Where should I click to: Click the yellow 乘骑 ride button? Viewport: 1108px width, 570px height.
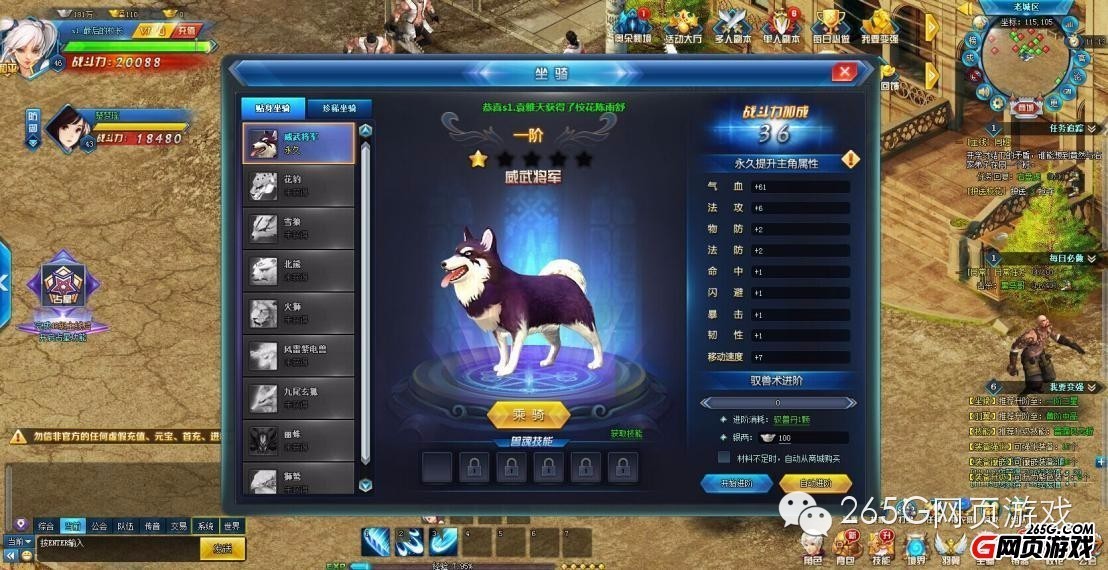point(528,414)
